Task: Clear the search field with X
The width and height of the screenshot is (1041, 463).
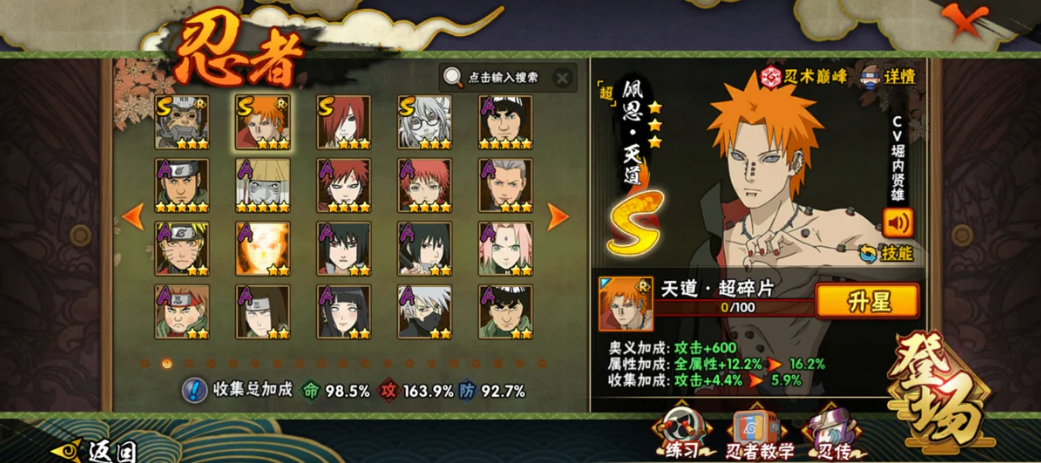Action: pos(563,77)
